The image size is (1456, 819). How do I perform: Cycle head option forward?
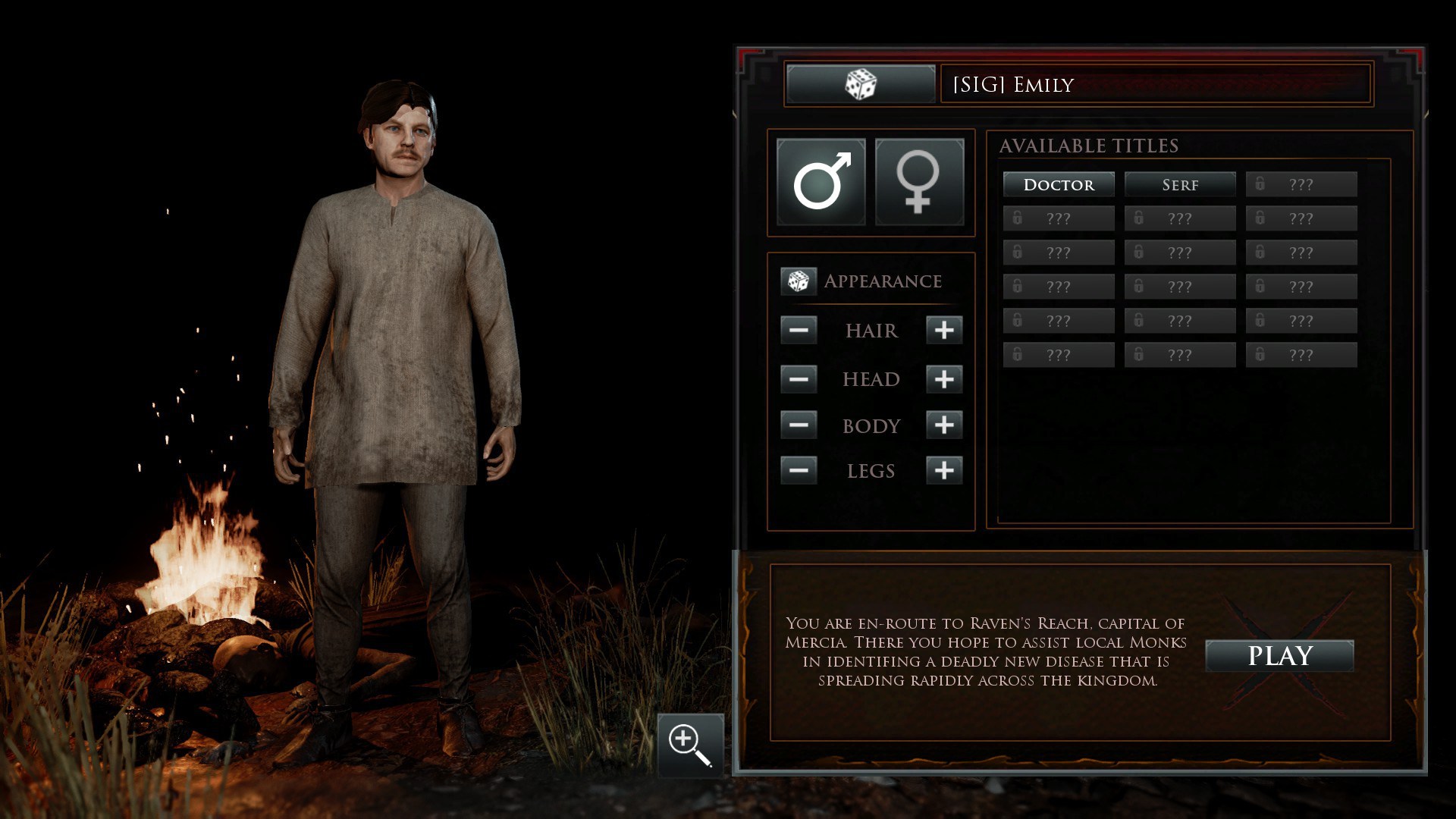click(944, 379)
